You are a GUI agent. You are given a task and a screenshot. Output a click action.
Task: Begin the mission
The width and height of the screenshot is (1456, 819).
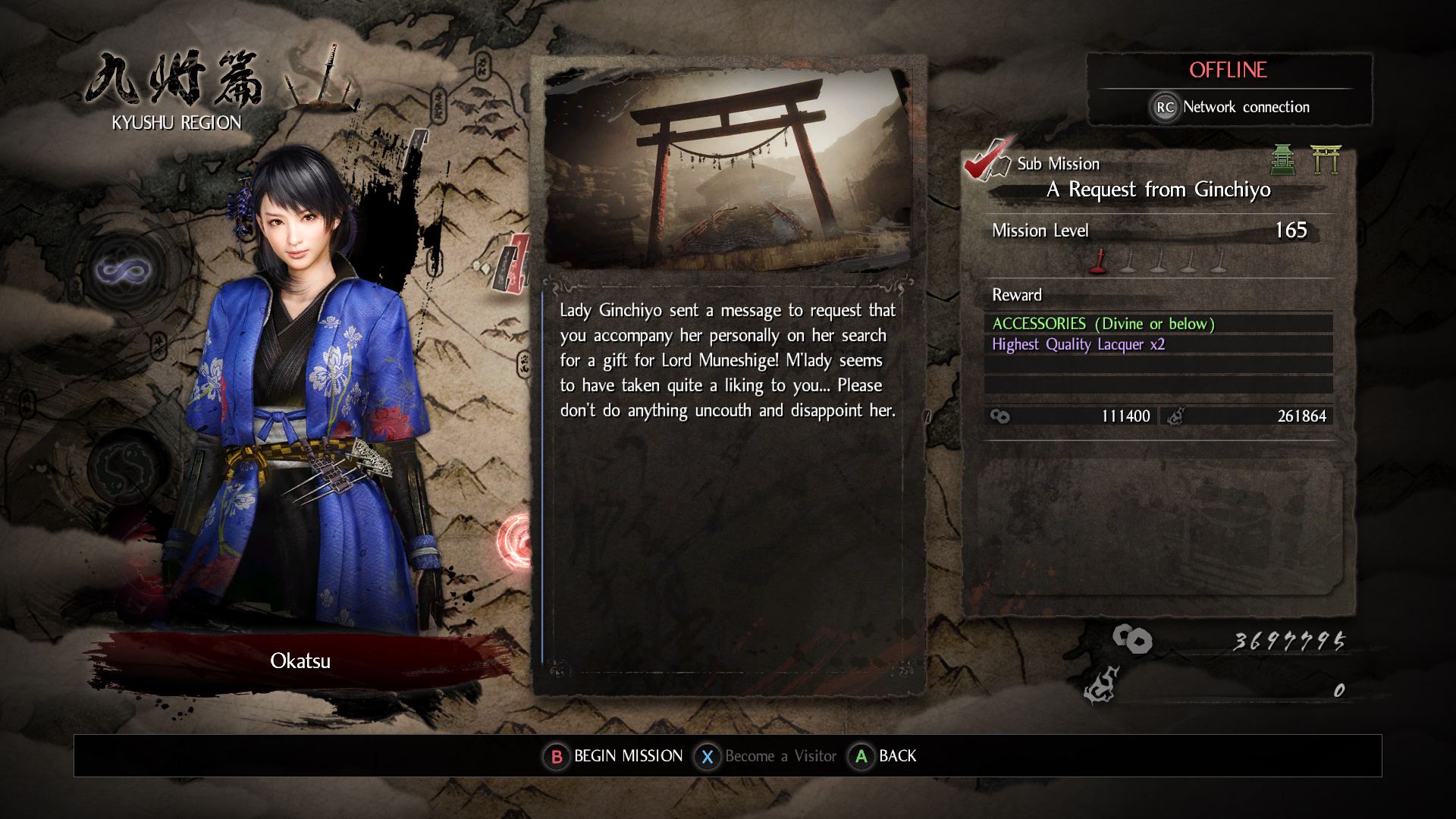tap(613, 756)
